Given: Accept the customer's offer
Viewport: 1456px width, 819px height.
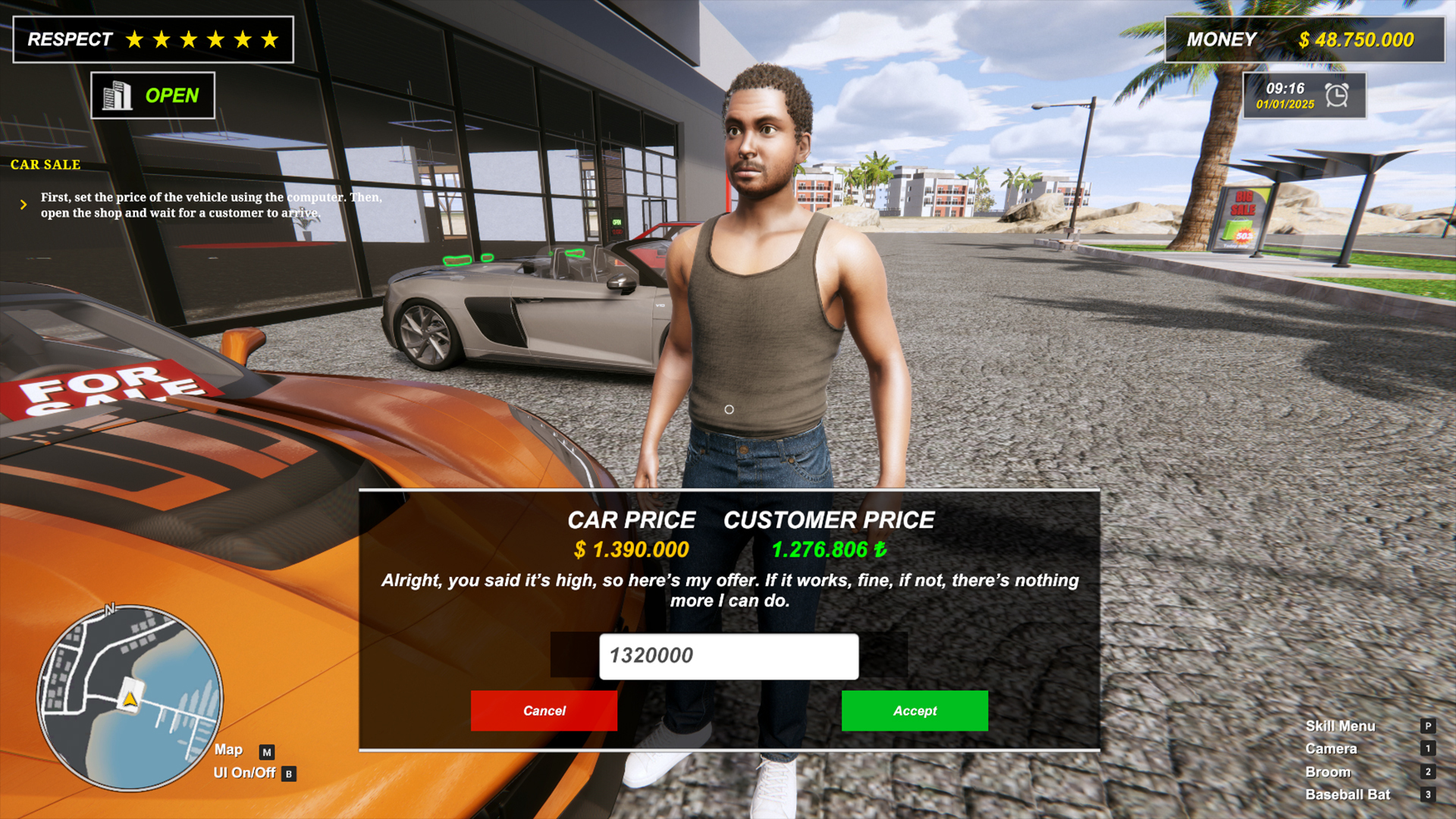Looking at the screenshot, I should click(x=914, y=711).
